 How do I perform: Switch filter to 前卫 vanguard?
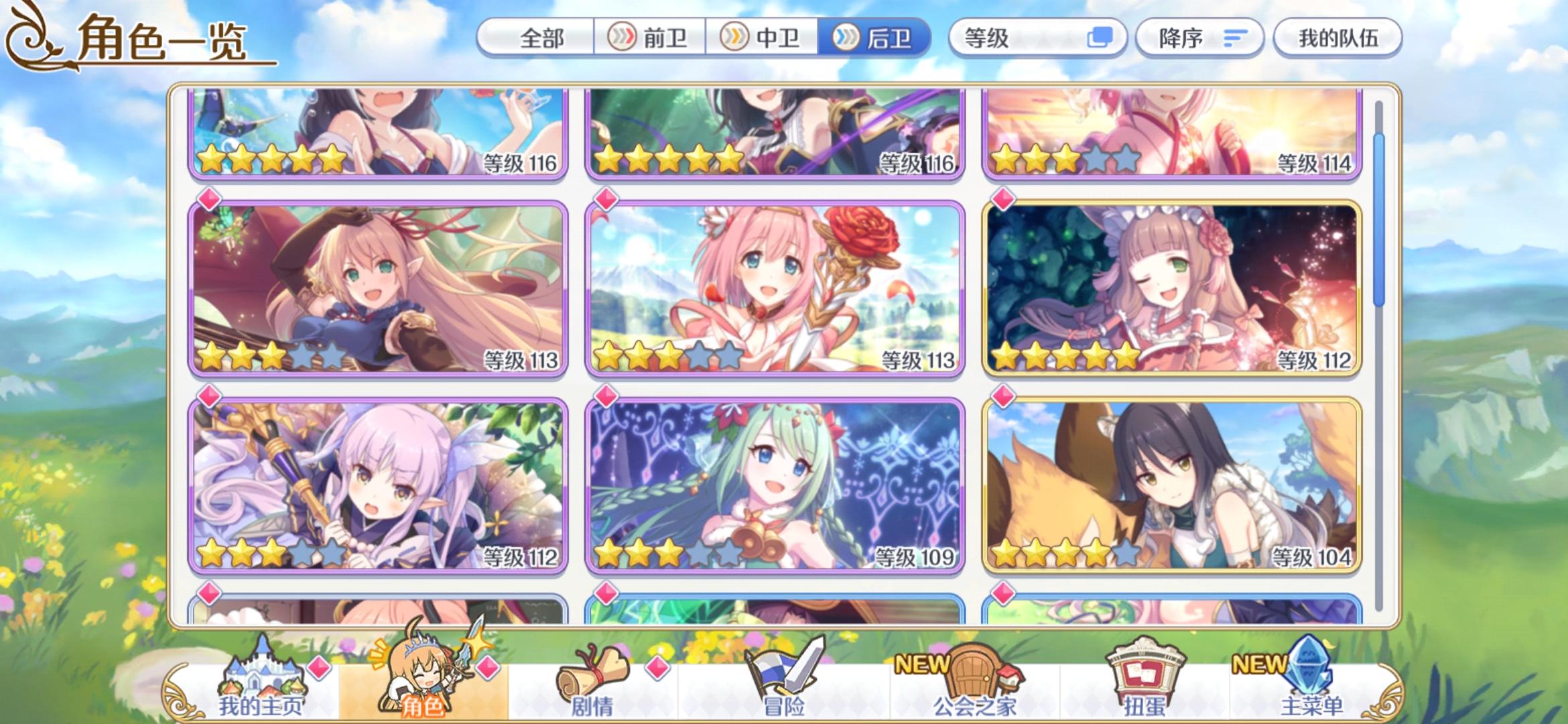pyautogui.click(x=649, y=38)
